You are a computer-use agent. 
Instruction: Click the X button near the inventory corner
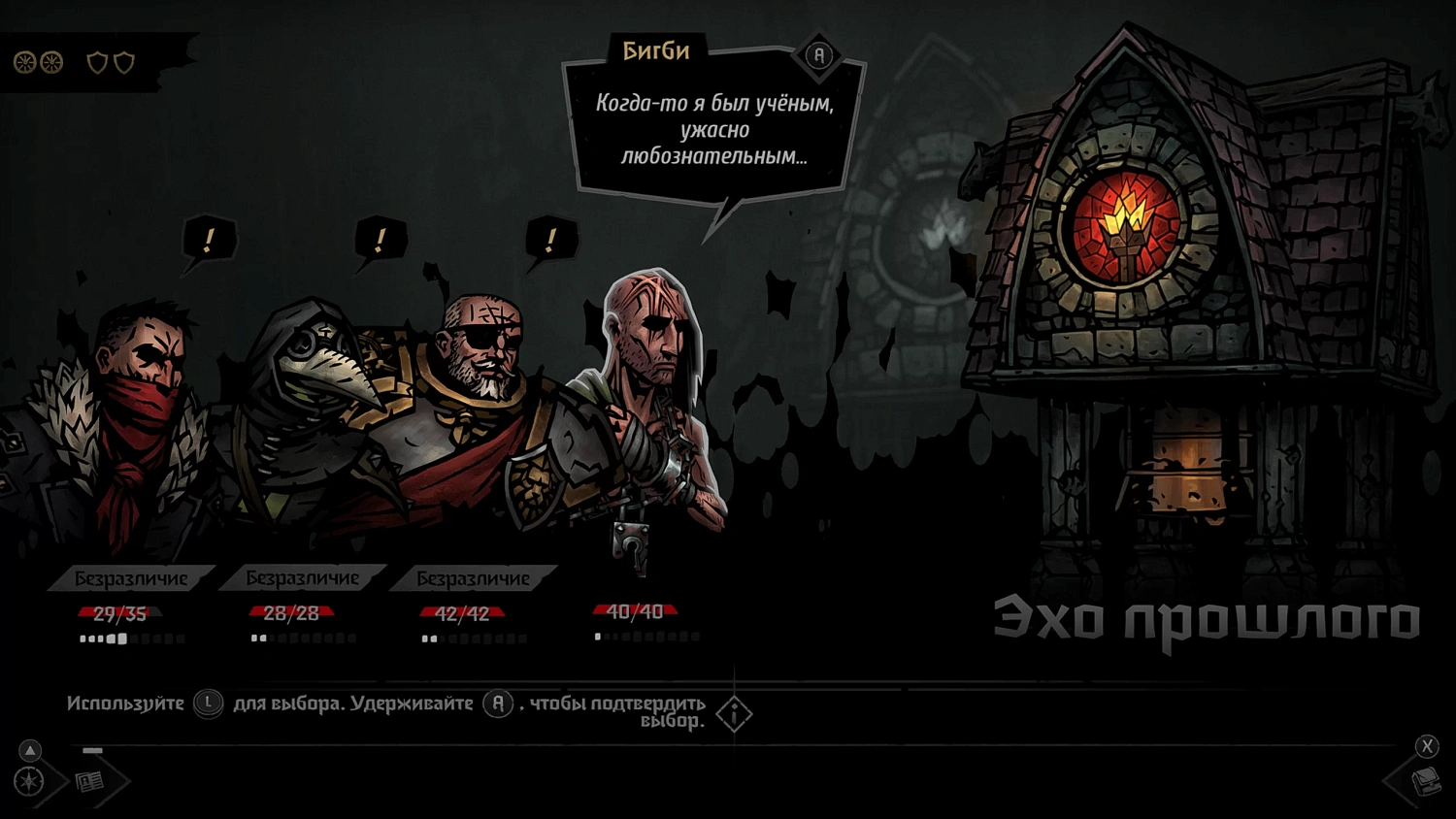pos(1427,746)
